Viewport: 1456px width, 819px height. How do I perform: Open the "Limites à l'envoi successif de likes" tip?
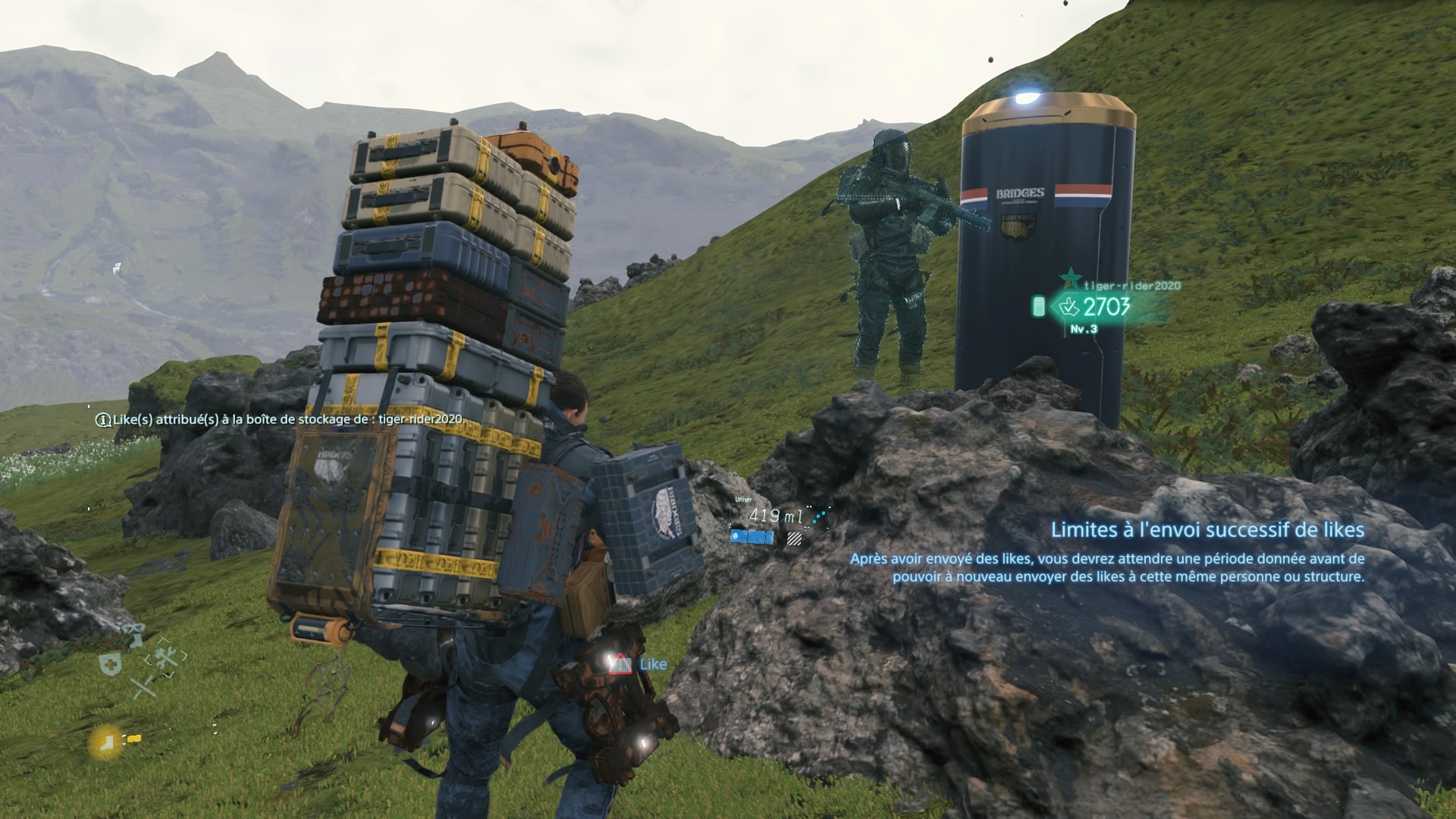click(1207, 530)
